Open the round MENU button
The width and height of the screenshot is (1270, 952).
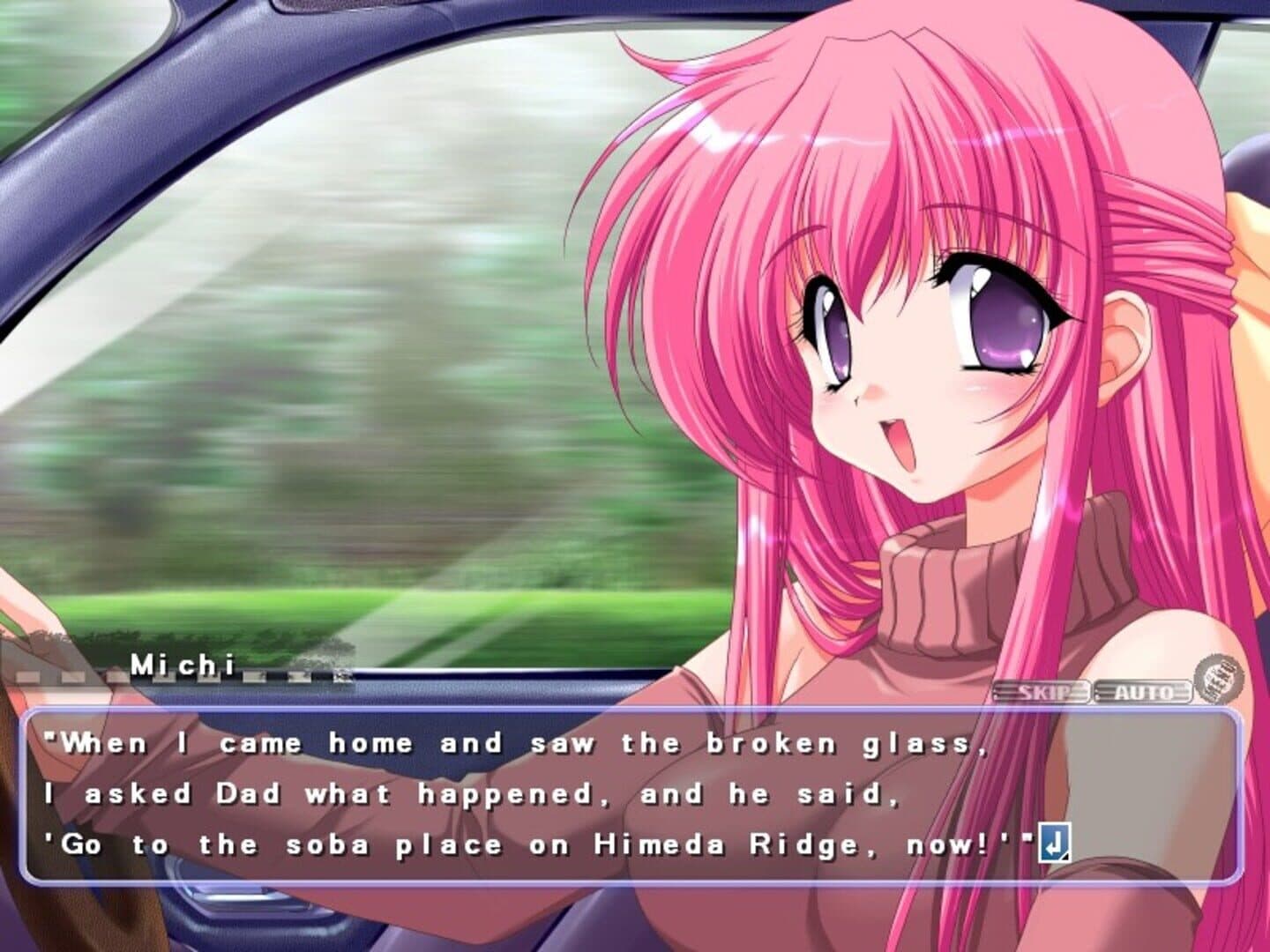(1219, 680)
